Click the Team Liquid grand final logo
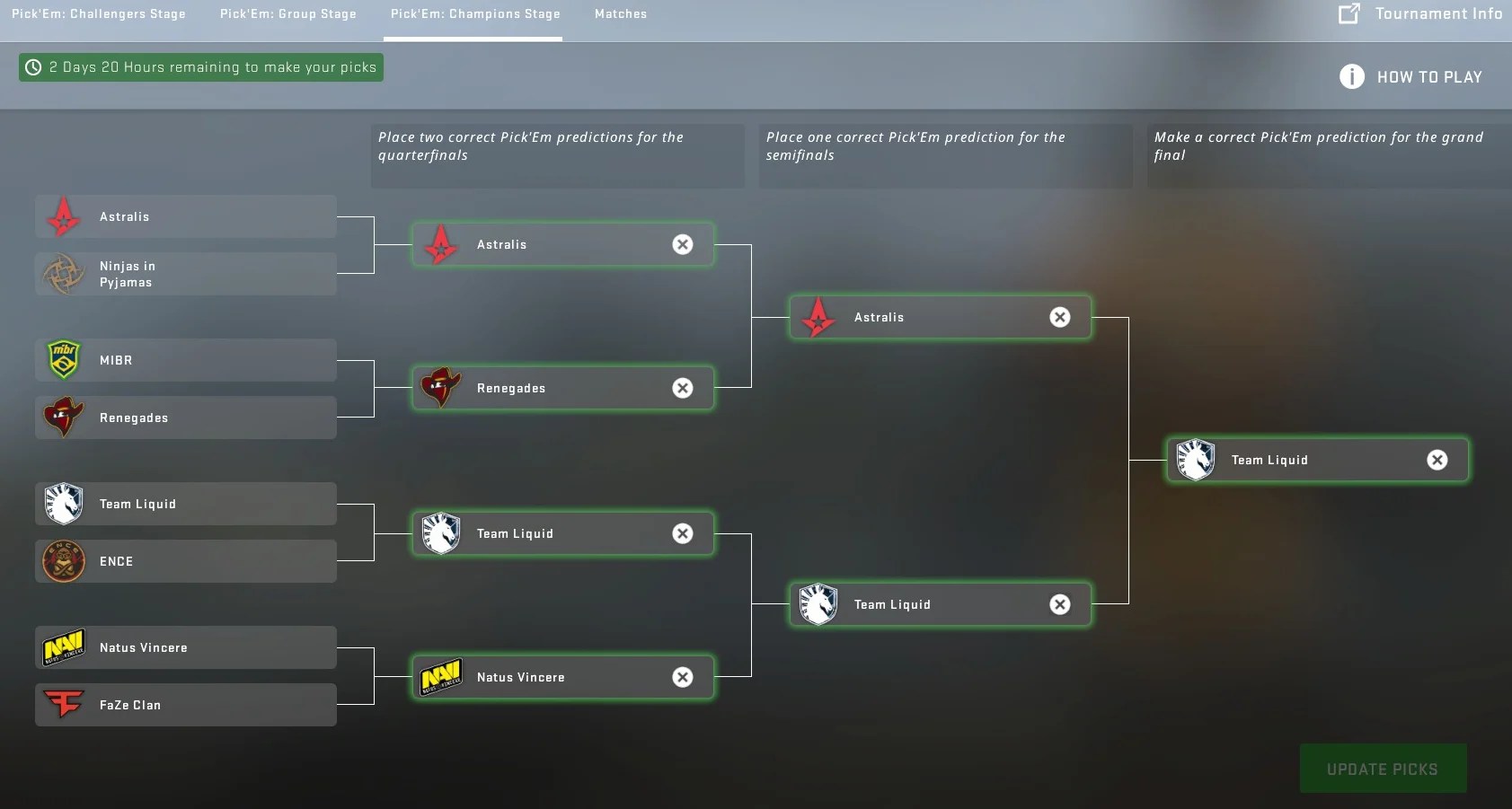The image size is (1512, 809). pyautogui.click(x=1196, y=459)
